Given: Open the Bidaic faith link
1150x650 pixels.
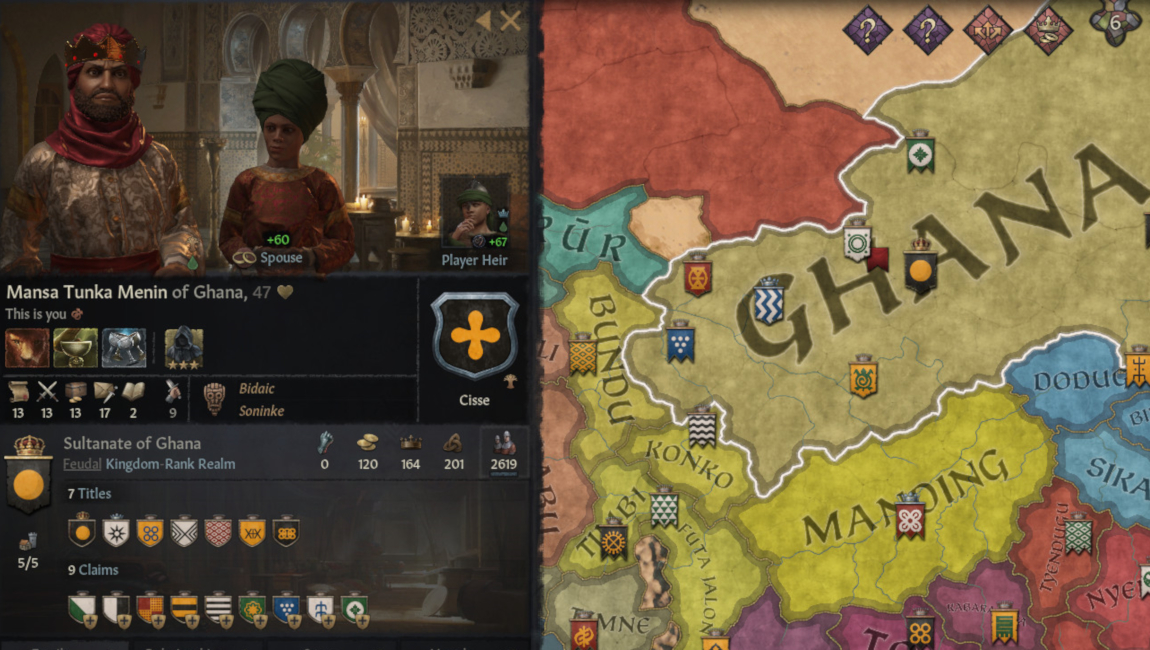Looking at the screenshot, I should tap(256, 388).
